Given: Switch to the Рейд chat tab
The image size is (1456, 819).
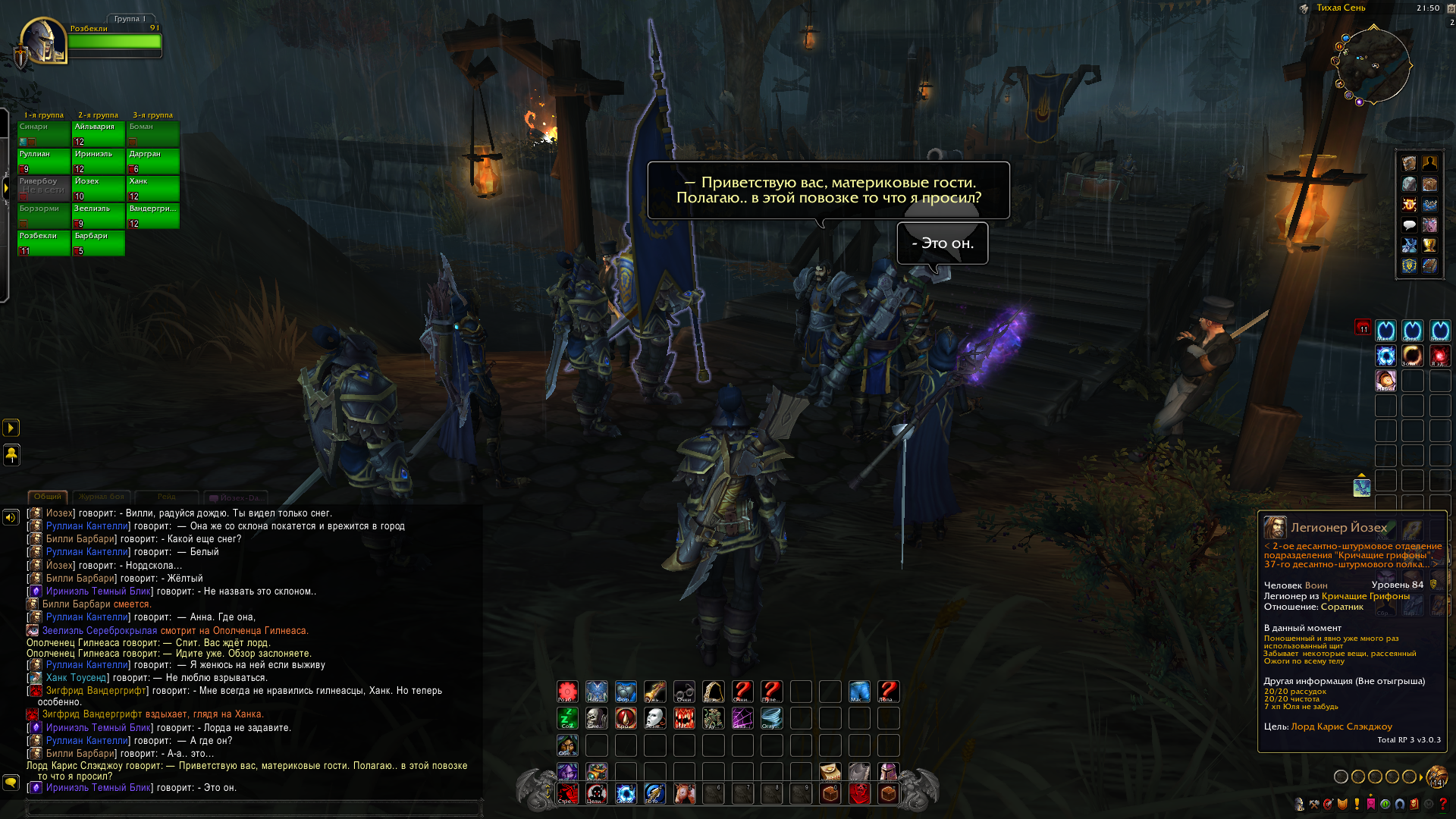Looking at the screenshot, I should point(167,497).
